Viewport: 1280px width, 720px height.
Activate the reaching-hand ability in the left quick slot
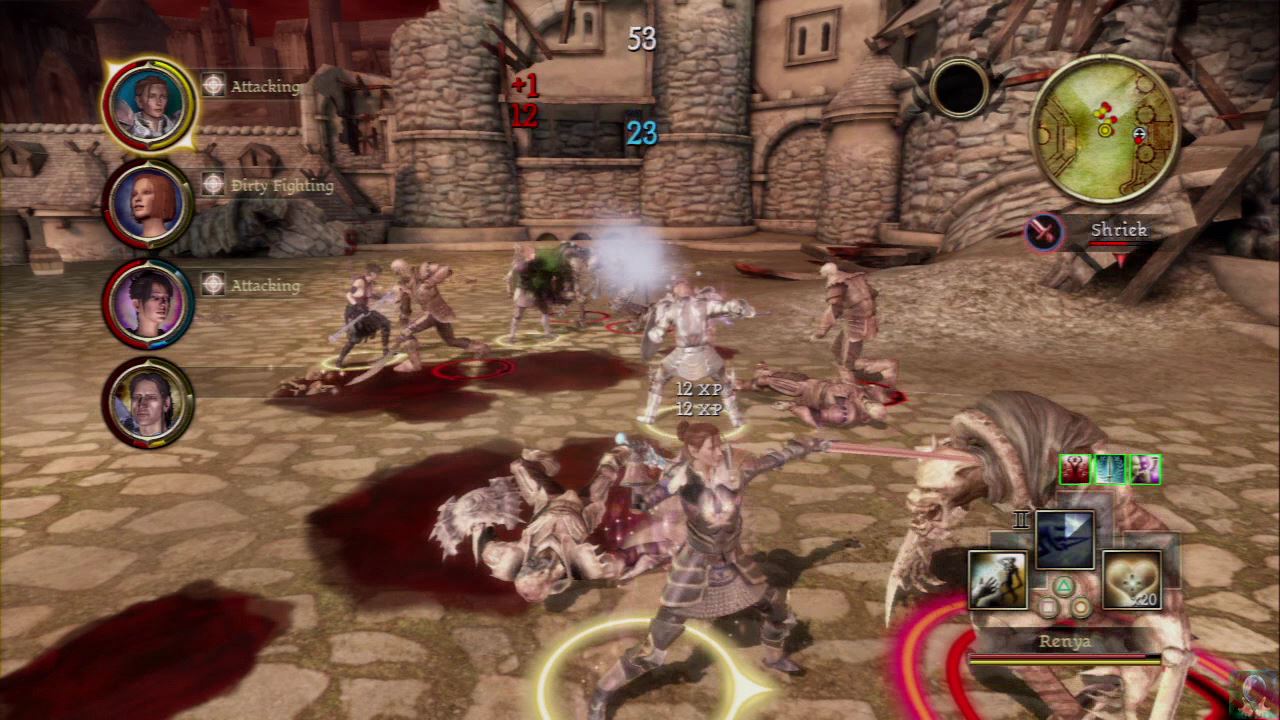click(x=997, y=579)
